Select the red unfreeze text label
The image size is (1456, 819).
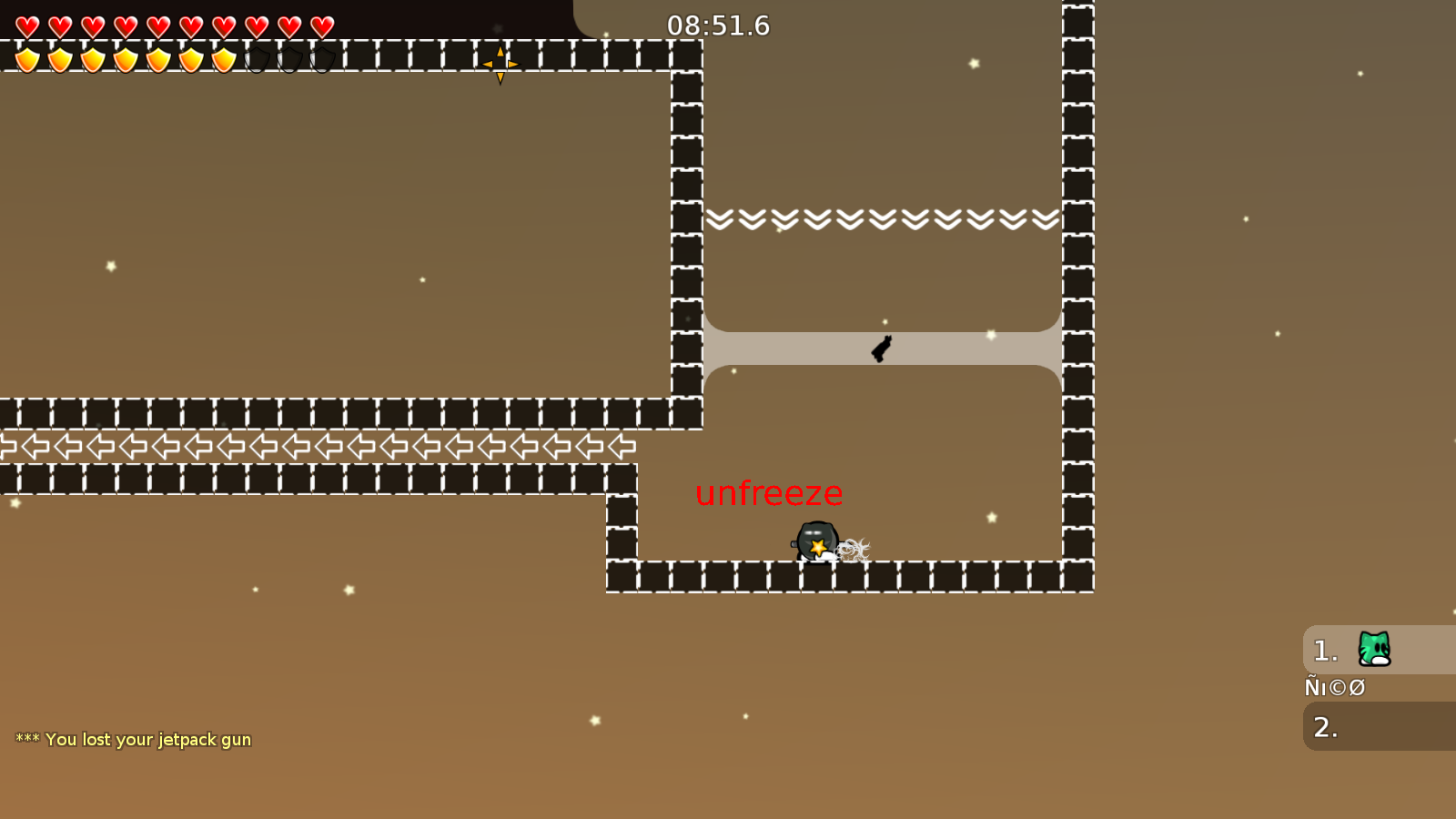pyautogui.click(x=769, y=494)
